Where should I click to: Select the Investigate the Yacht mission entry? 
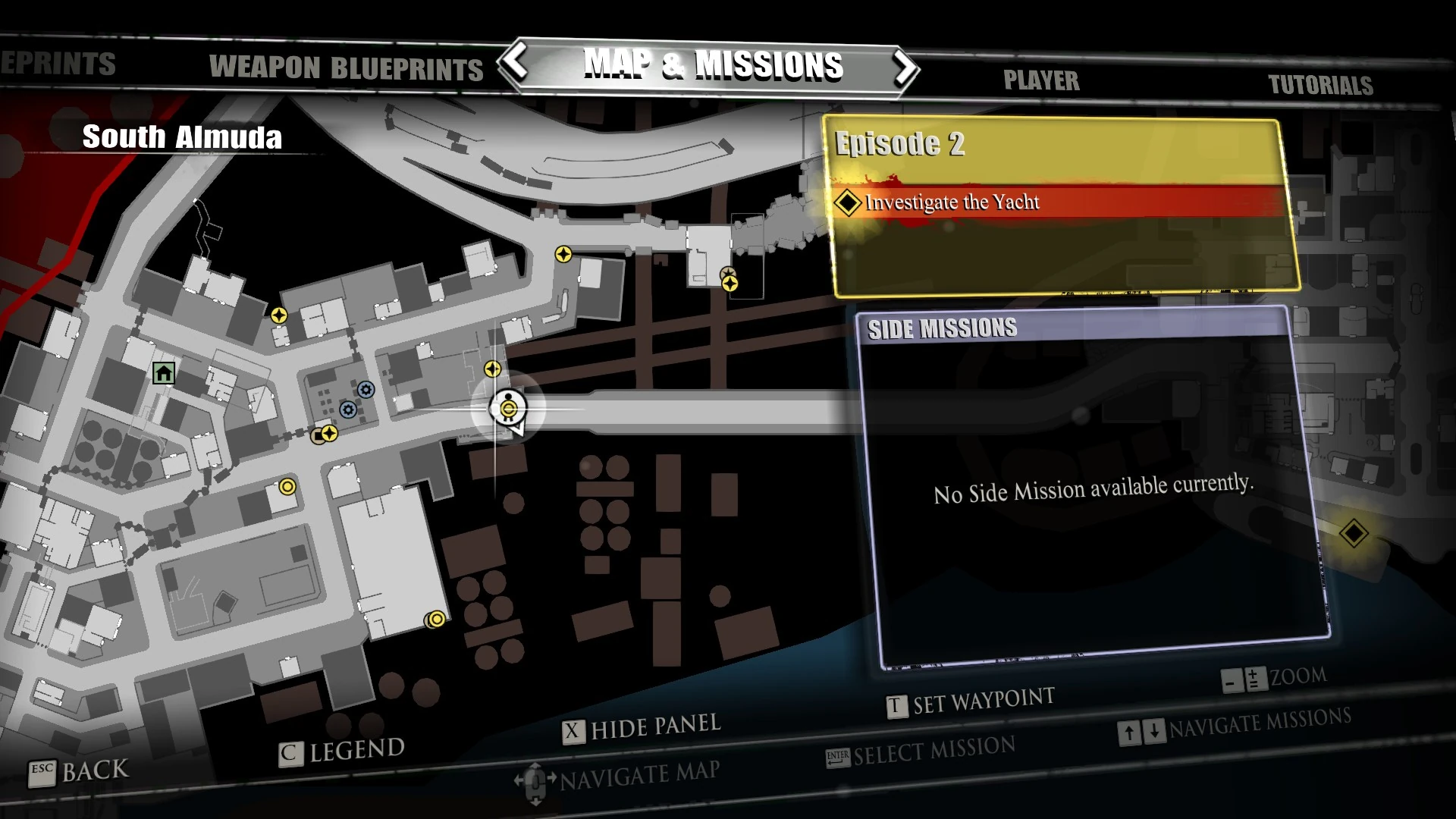pos(952,202)
